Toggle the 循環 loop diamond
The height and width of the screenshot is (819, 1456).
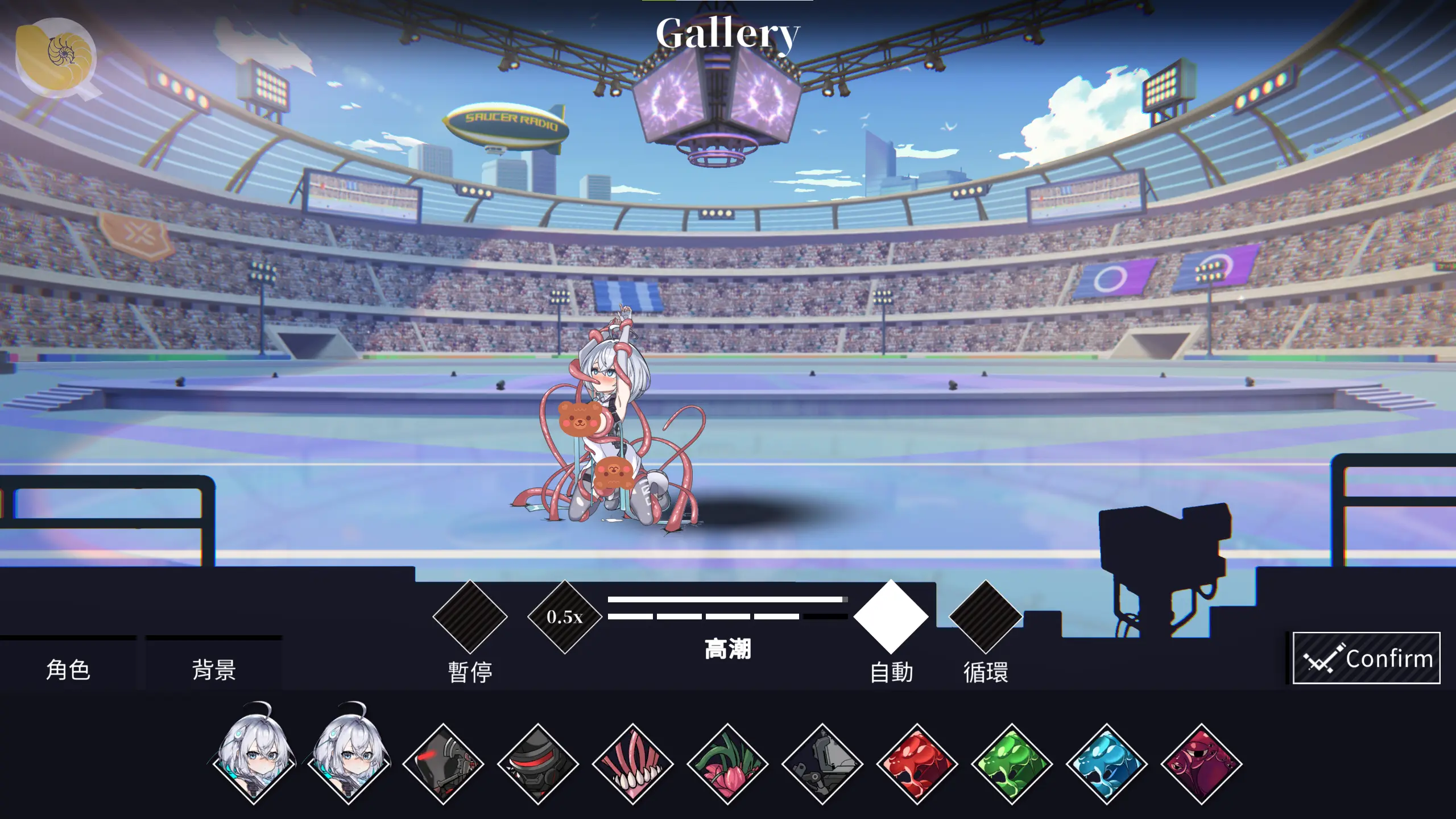985,617
